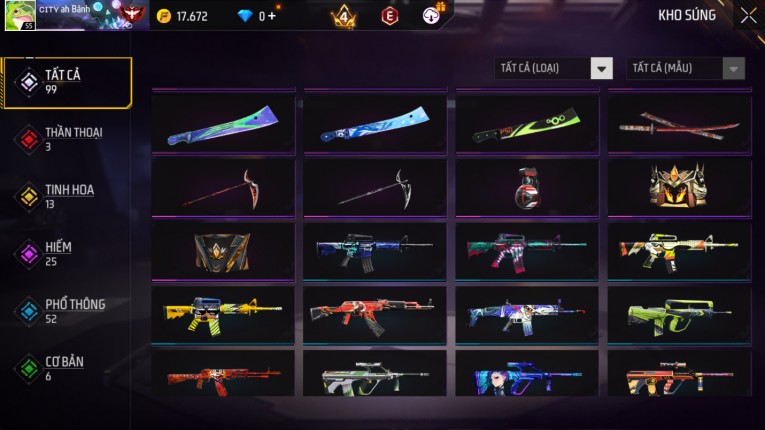The height and width of the screenshot is (430, 765).
Task: Expand the Tất Cả (Mẫu) model dropdown
Action: (686, 68)
